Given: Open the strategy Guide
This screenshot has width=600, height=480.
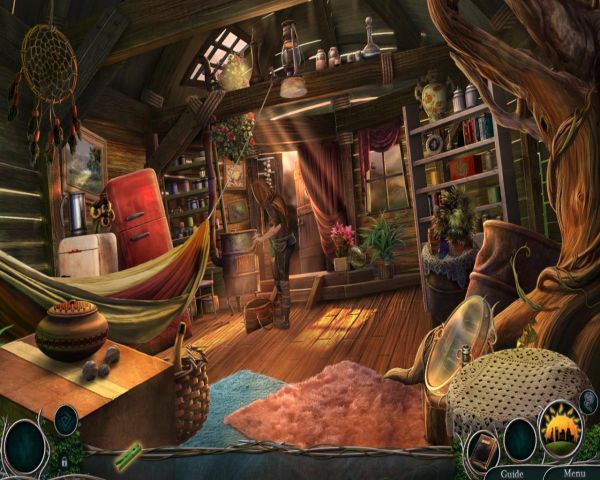Looking at the screenshot, I should (x=512, y=473).
